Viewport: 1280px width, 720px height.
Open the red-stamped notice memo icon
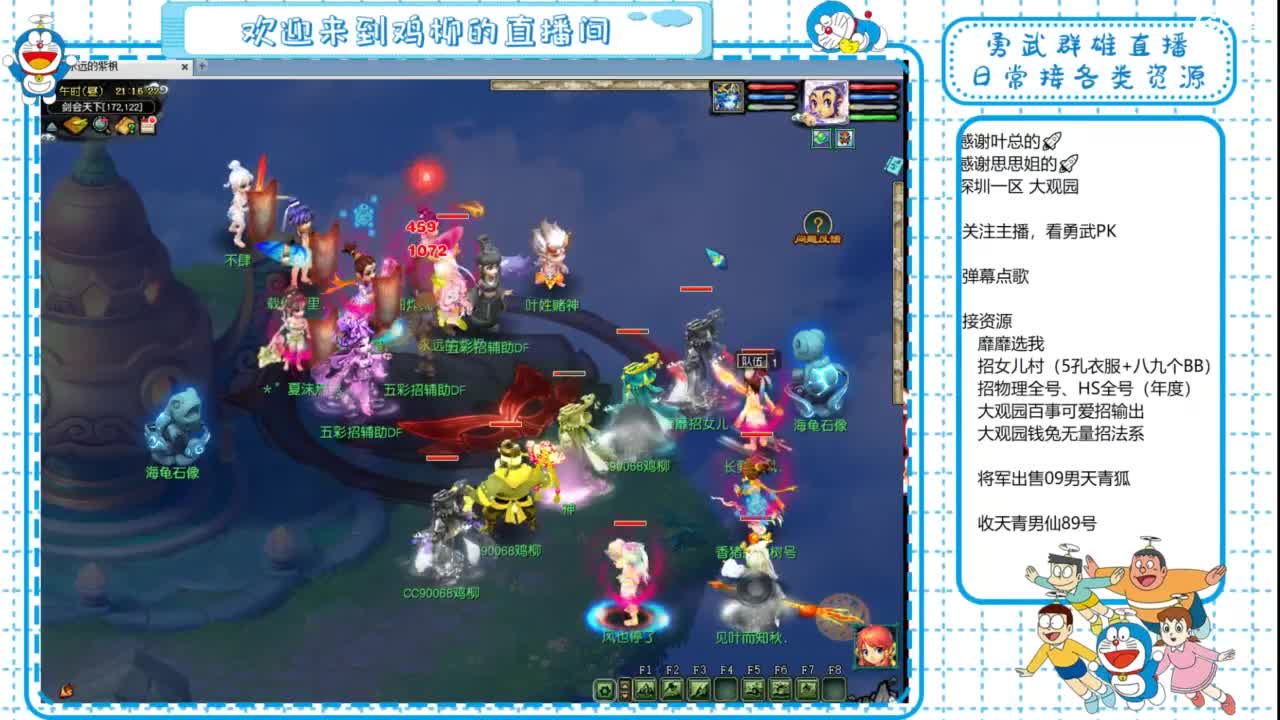[147, 124]
